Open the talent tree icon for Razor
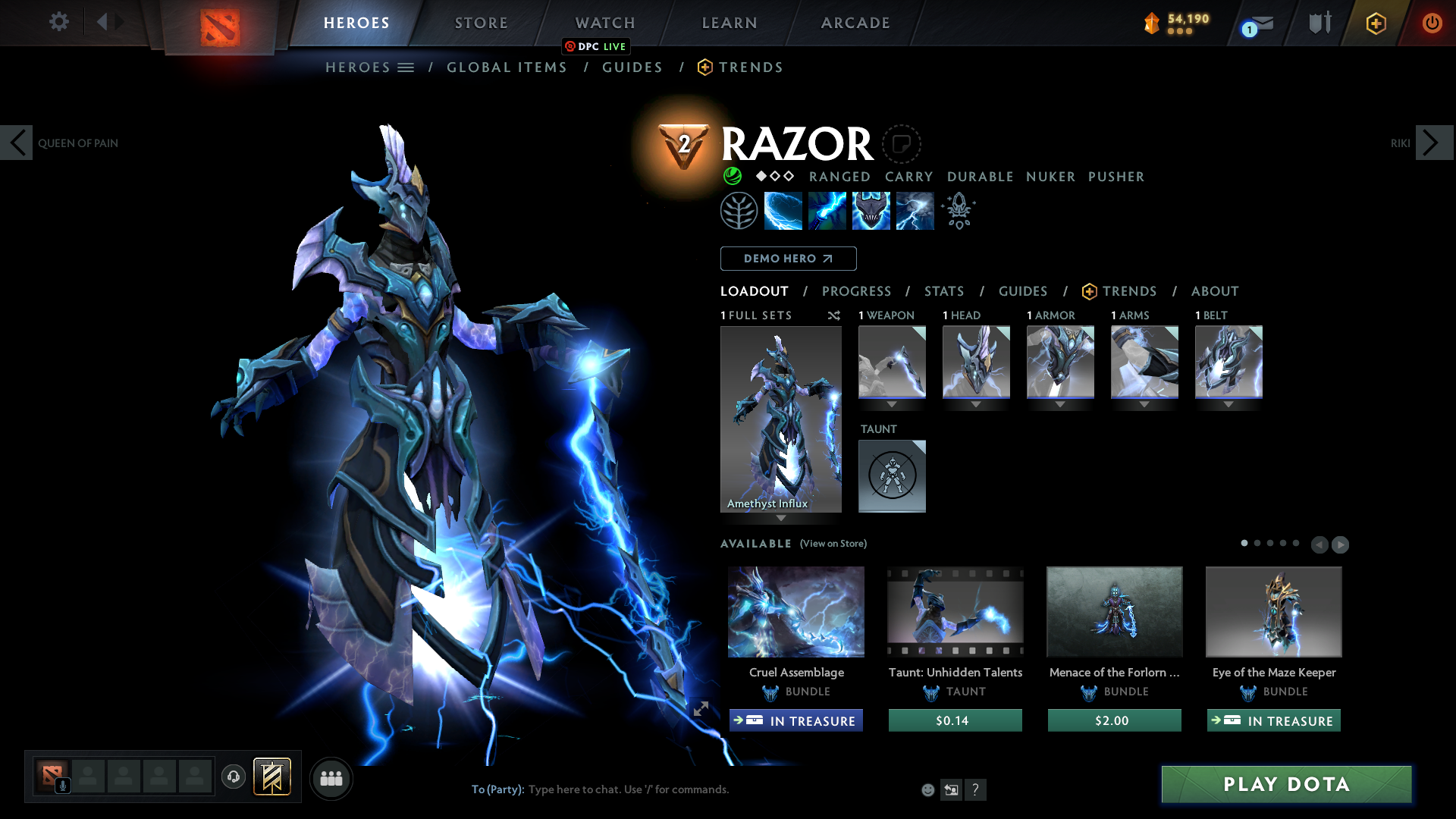 tap(739, 210)
